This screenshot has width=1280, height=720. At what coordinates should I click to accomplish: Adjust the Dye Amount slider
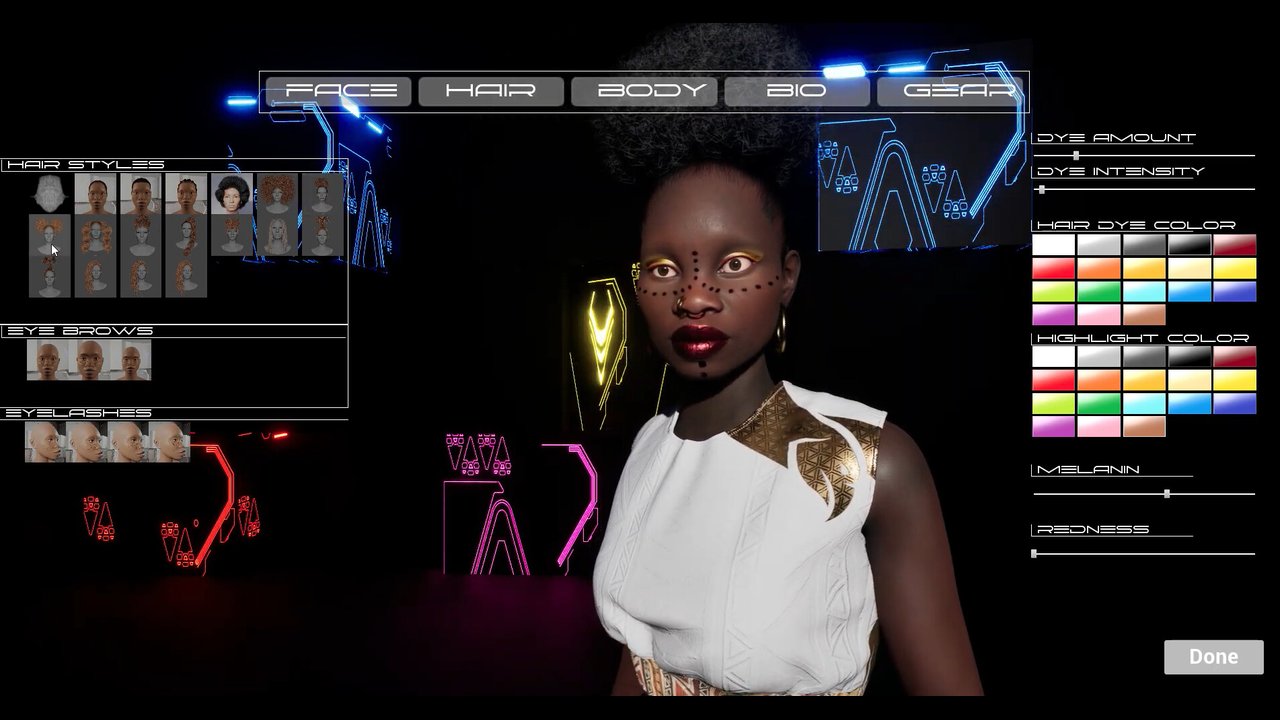point(1076,155)
